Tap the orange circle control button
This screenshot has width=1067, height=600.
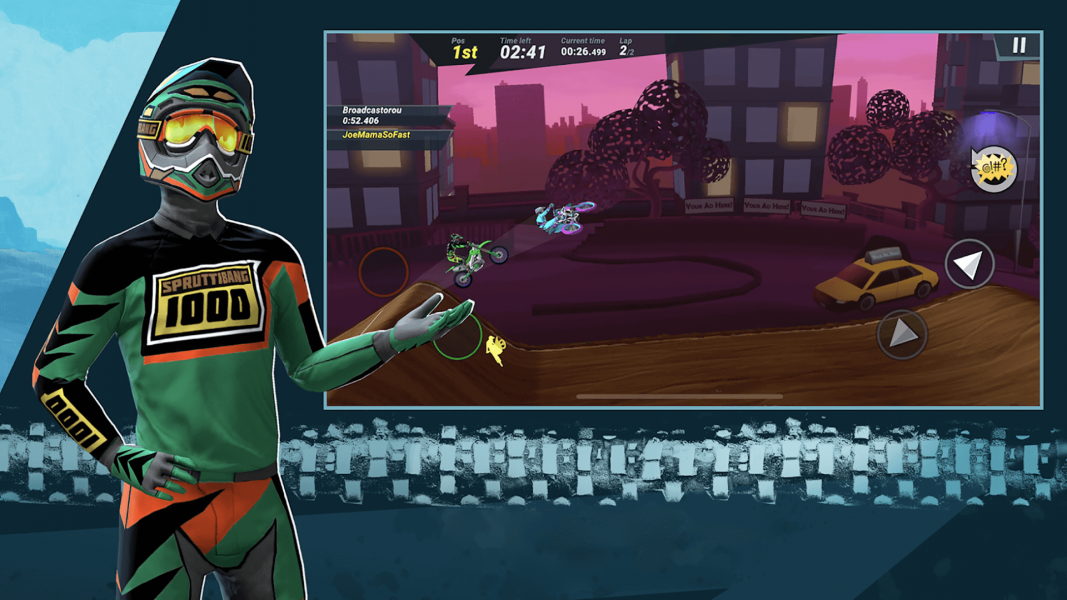(x=383, y=270)
